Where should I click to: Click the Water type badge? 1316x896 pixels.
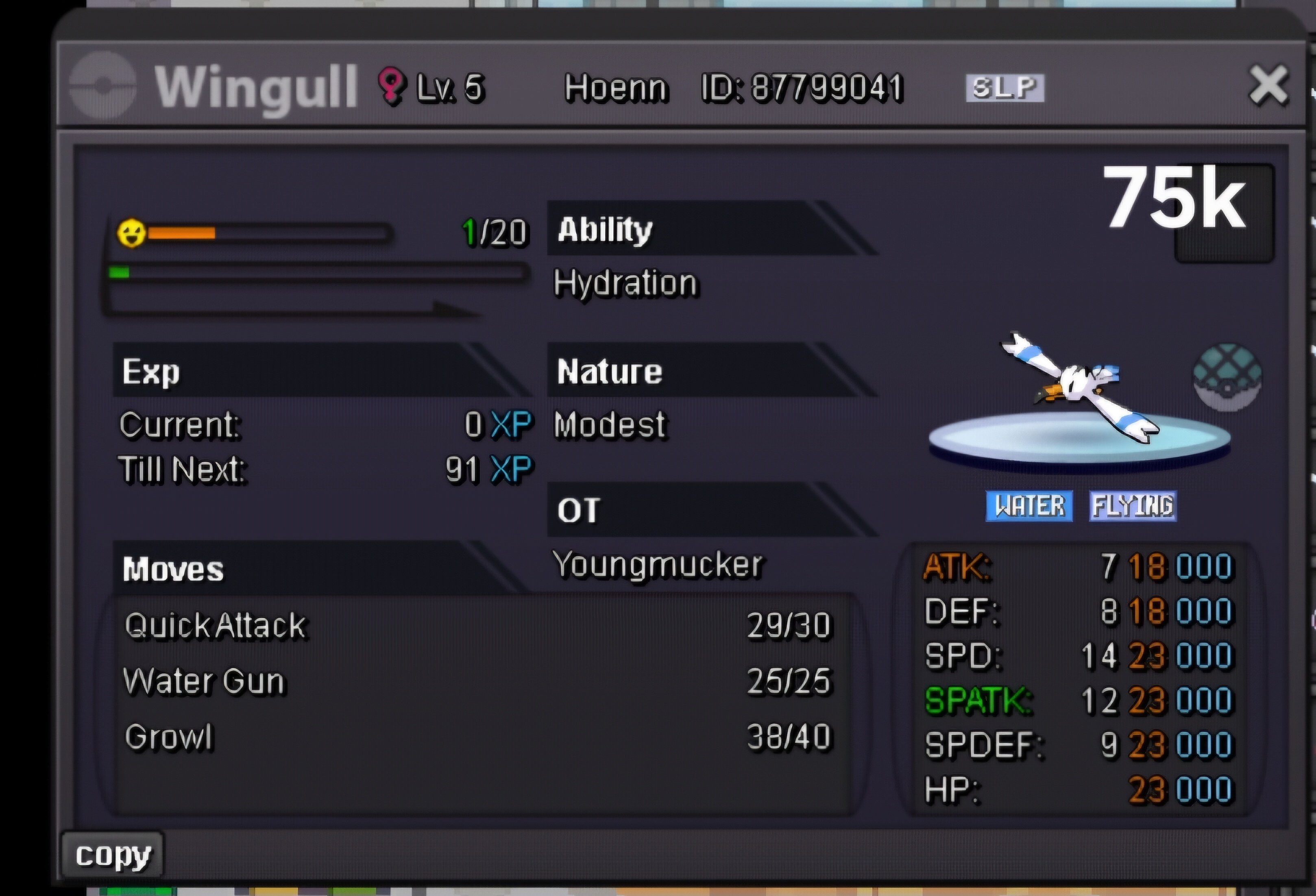[x=1029, y=506]
